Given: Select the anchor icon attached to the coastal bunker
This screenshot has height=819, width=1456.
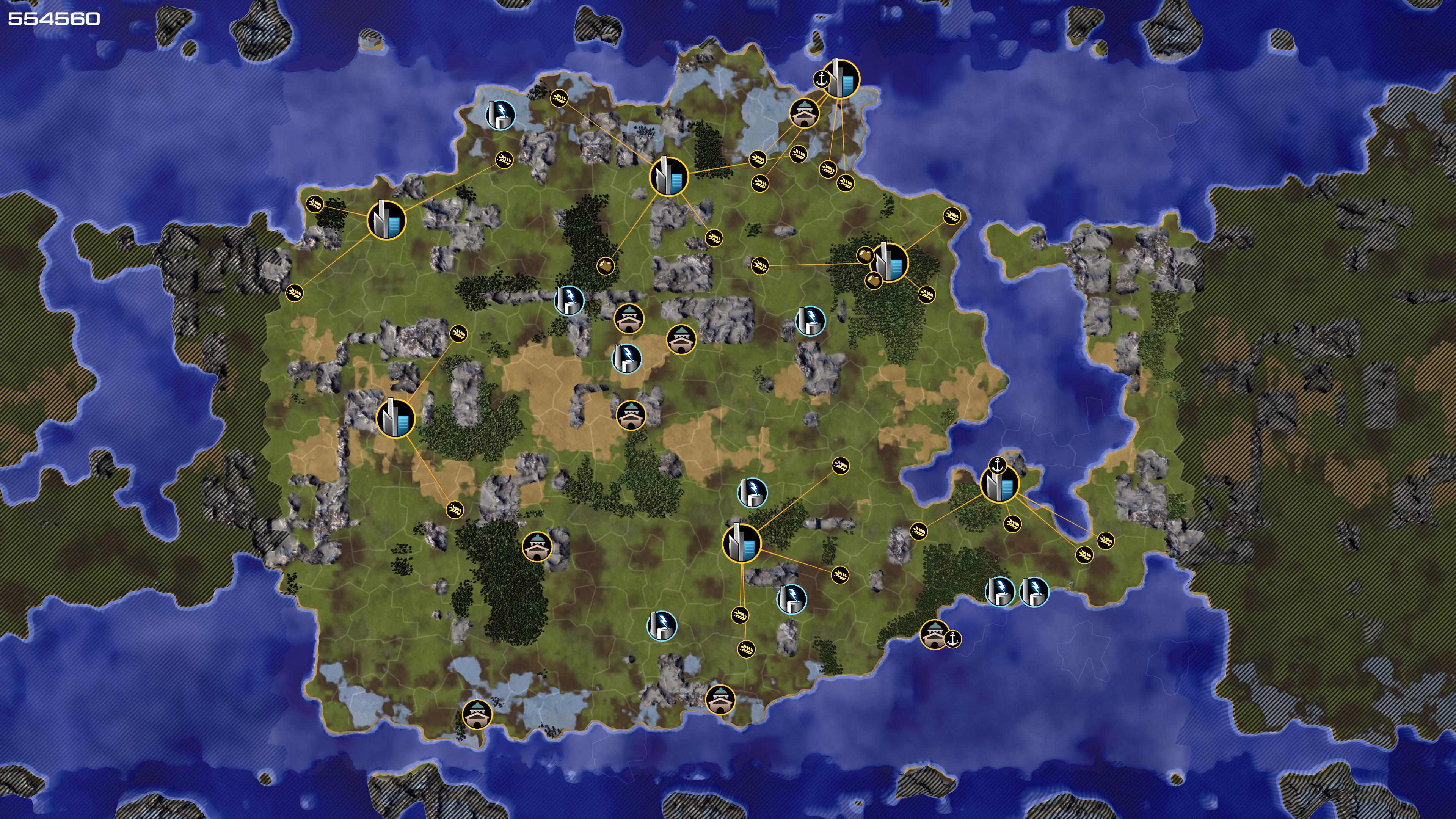Looking at the screenshot, I should [953, 639].
